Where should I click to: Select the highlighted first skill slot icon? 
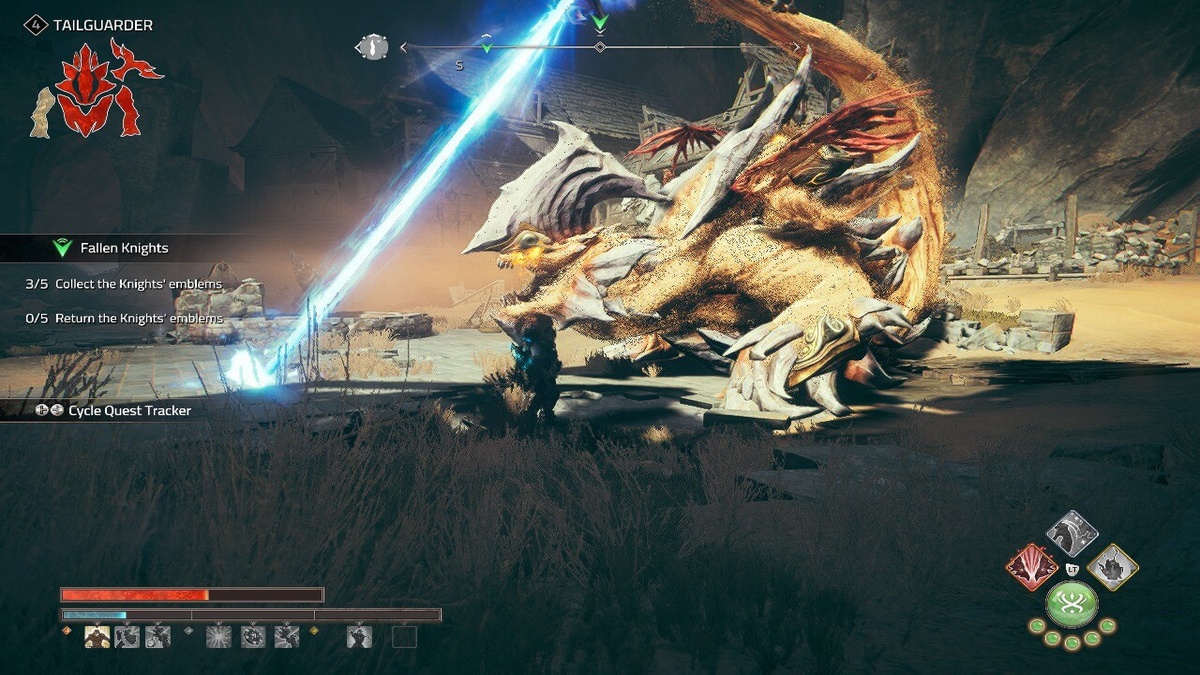click(x=97, y=636)
